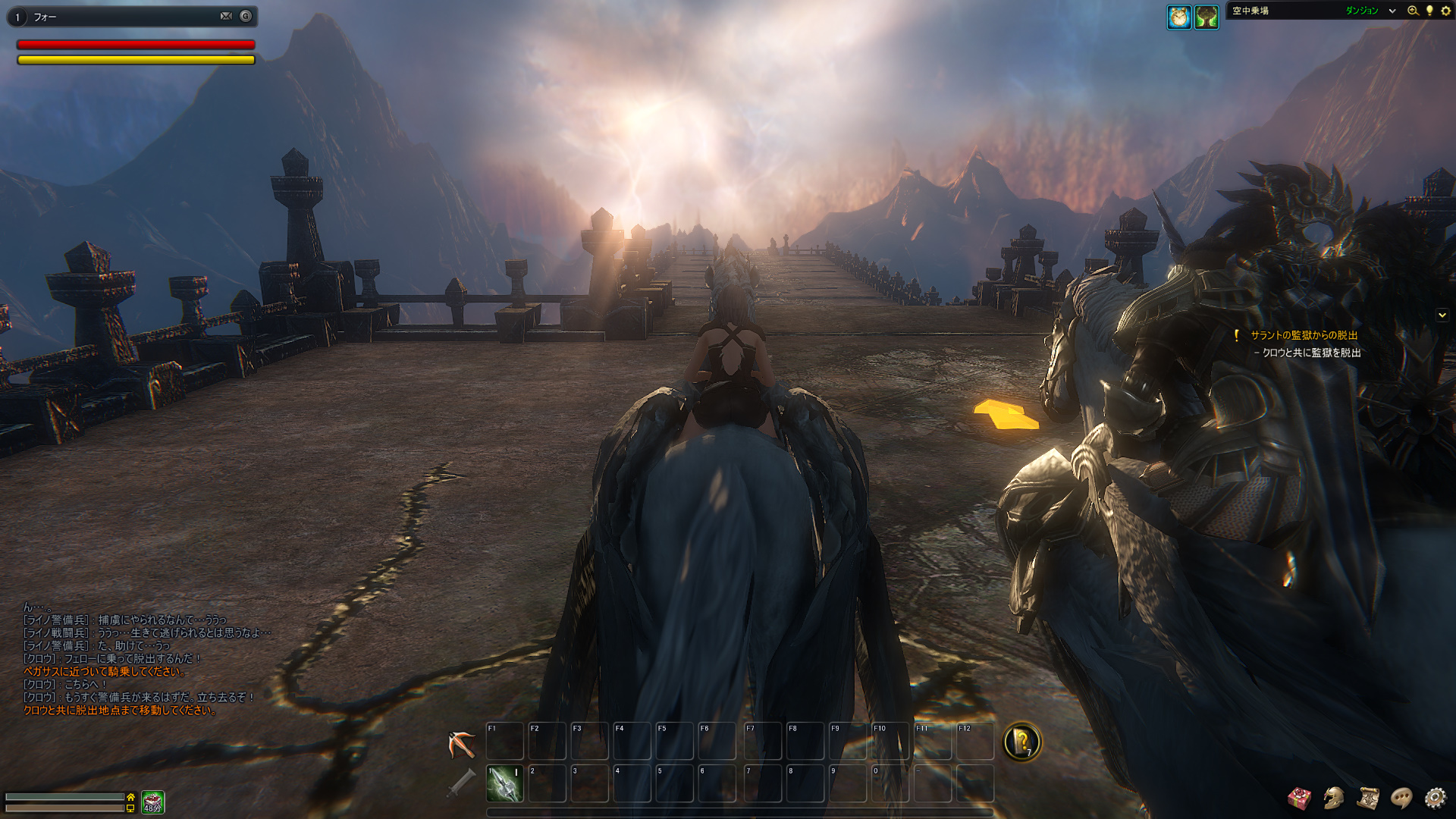1456x819 pixels.
Task: Open the mail envelope icon
Action: point(226,16)
